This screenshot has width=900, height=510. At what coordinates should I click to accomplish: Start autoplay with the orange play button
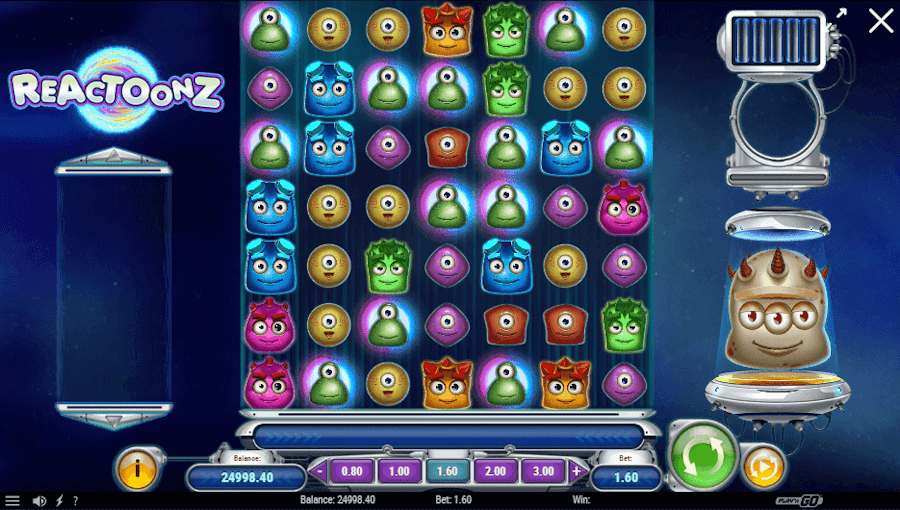(763, 467)
